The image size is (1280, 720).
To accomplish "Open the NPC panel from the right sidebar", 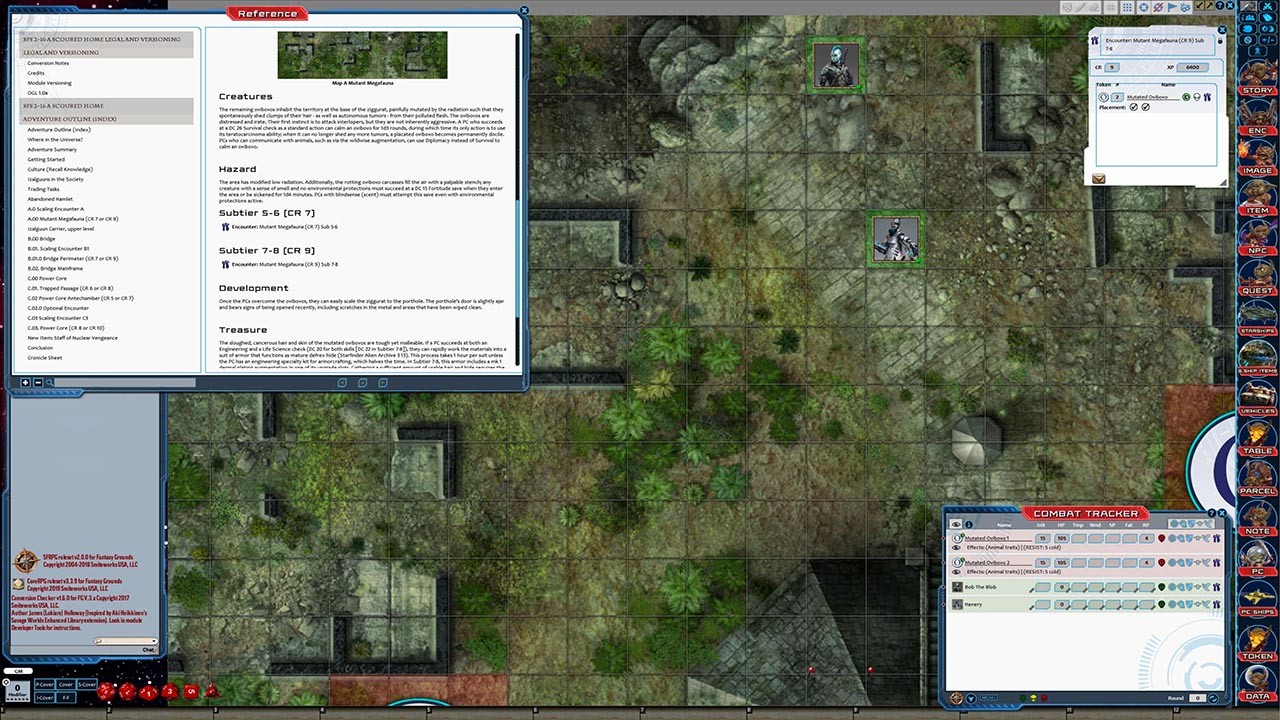I will [1257, 249].
